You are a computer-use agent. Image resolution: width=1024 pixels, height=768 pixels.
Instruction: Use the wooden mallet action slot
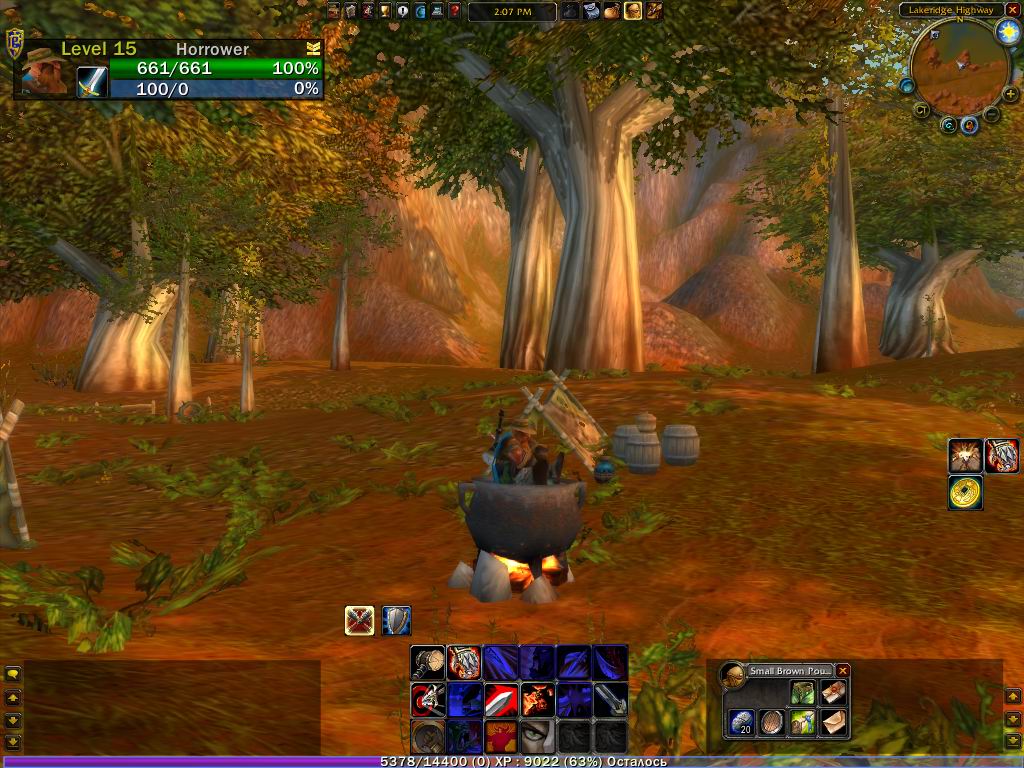click(x=428, y=662)
